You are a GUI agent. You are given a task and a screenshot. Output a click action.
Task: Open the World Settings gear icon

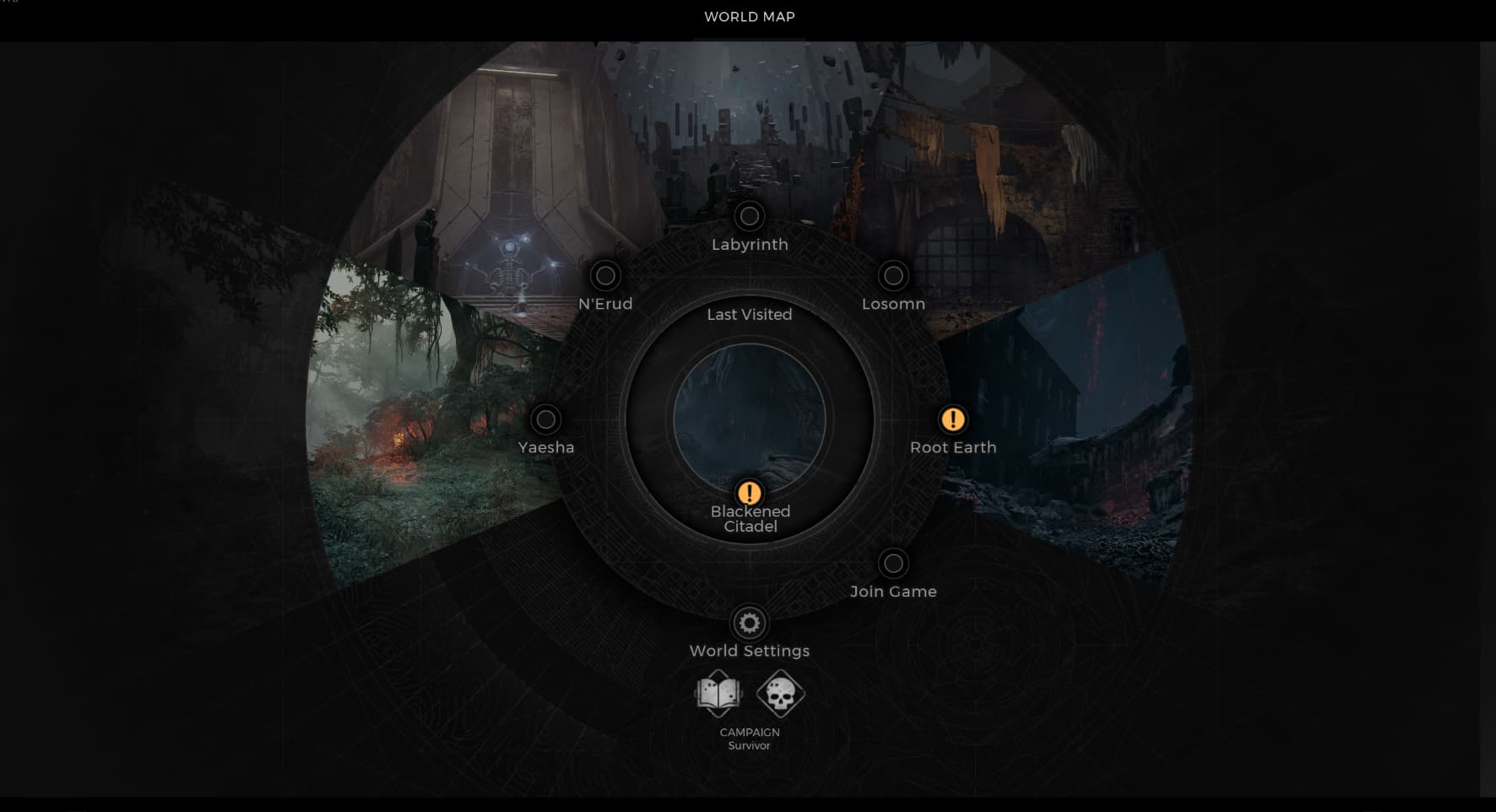coord(748,622)
